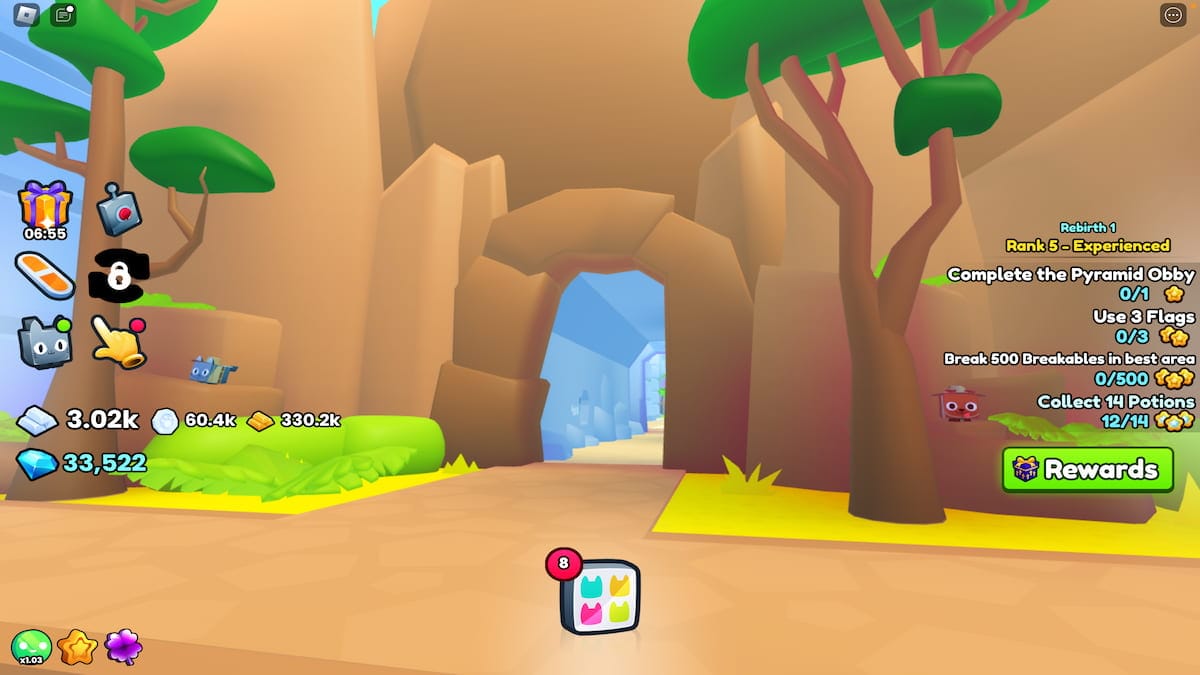Claim the free gift box icon
Screen dimensions: 1200x675
click(x=45, y=205)
